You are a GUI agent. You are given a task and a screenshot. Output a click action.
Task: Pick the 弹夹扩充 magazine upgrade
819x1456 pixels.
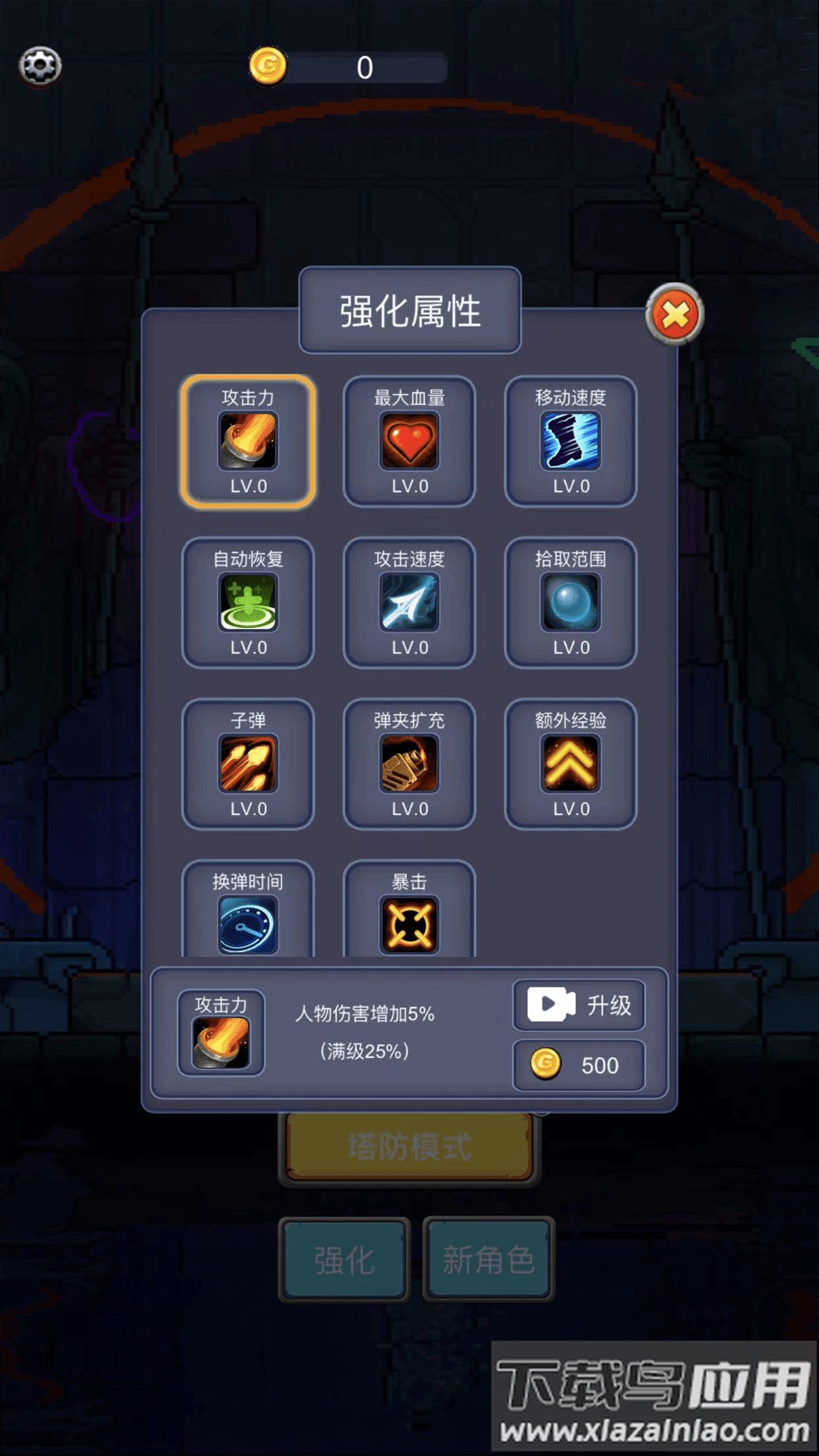pyautogui.click(x=409, y=764)
